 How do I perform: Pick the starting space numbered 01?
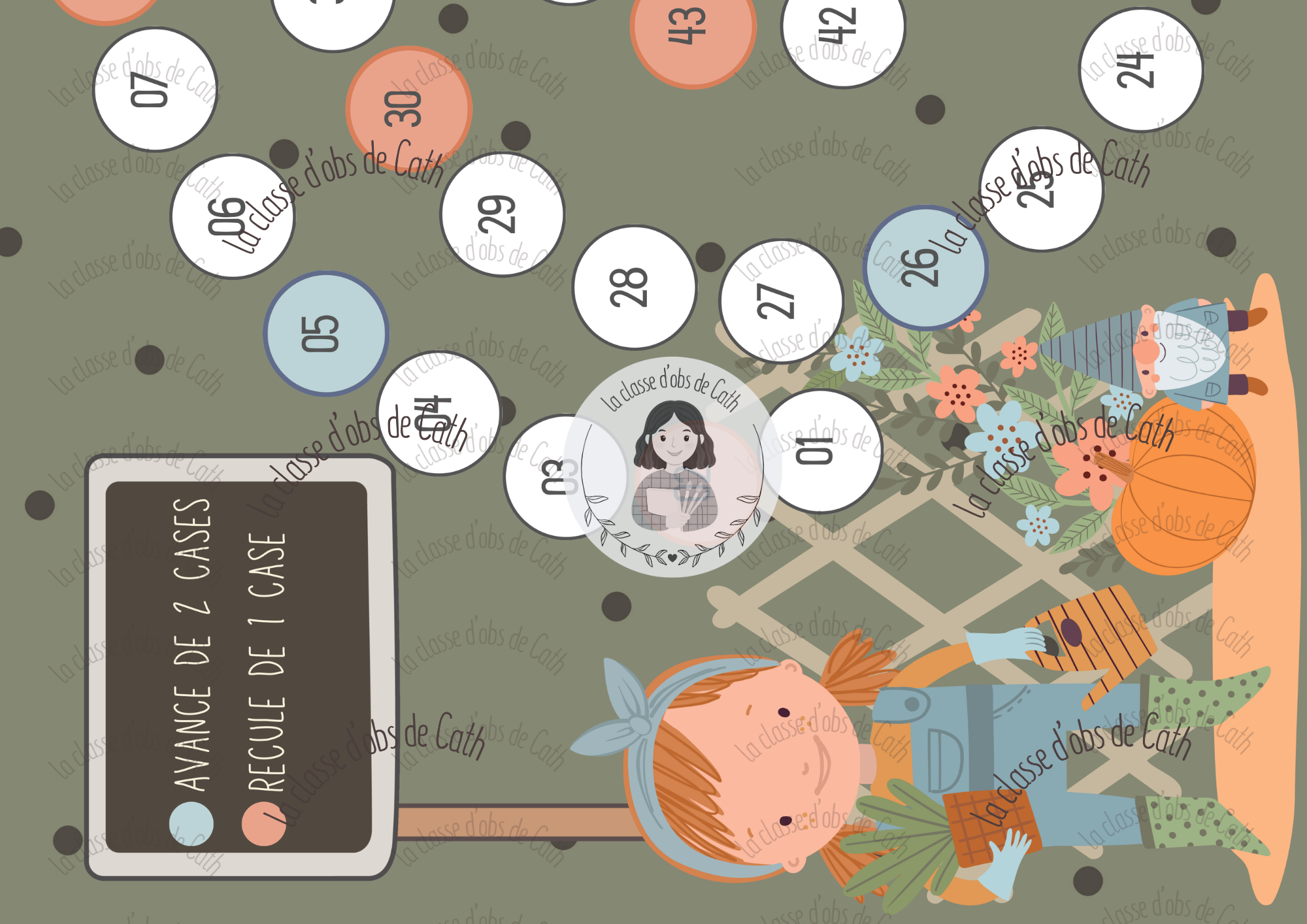pos(821,451)
